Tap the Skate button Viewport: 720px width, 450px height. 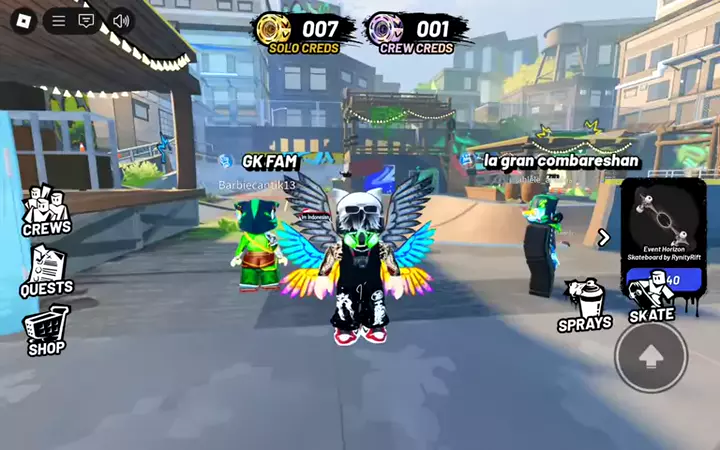pos(651,300)
